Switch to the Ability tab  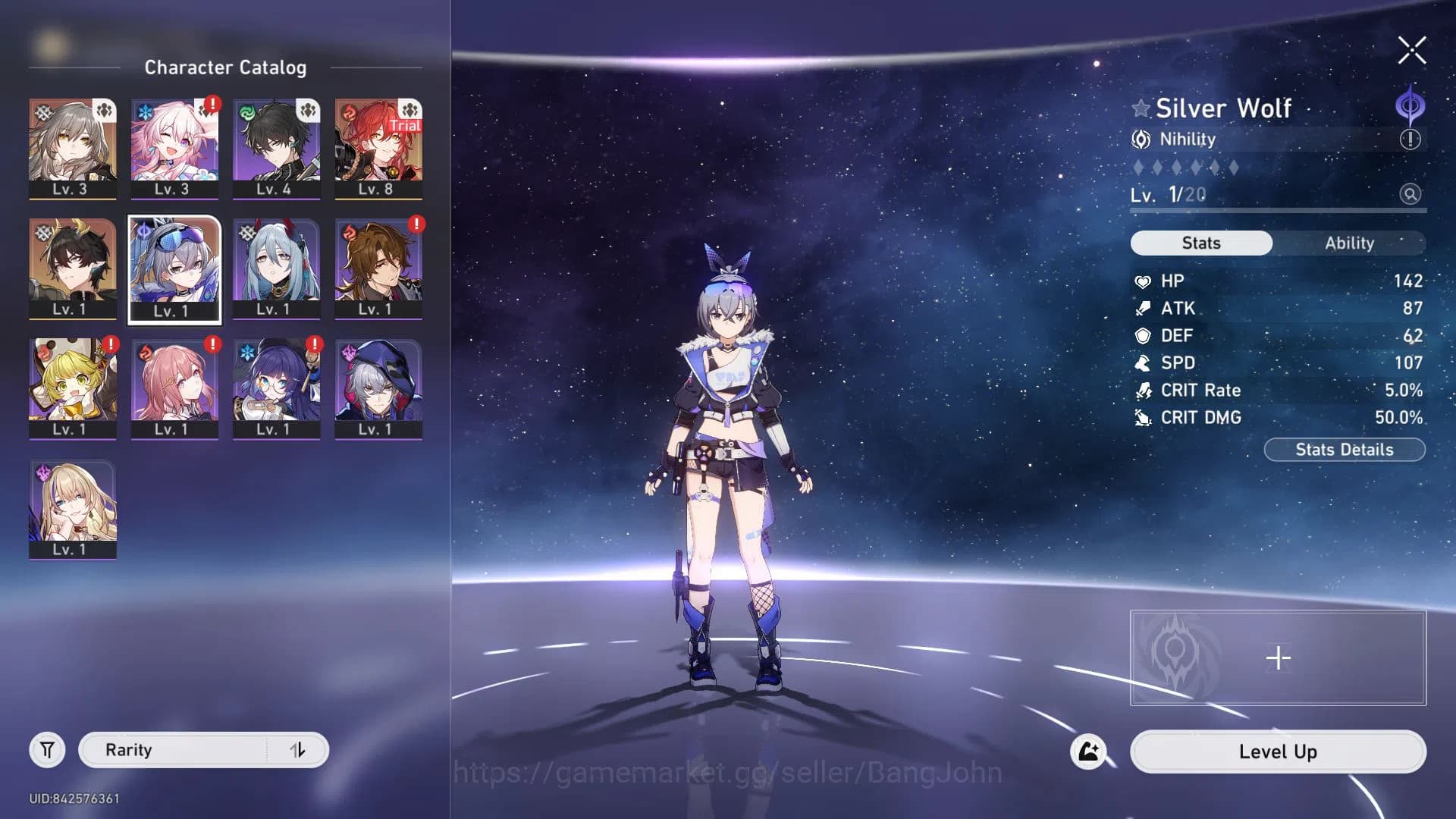point(1351,243)
